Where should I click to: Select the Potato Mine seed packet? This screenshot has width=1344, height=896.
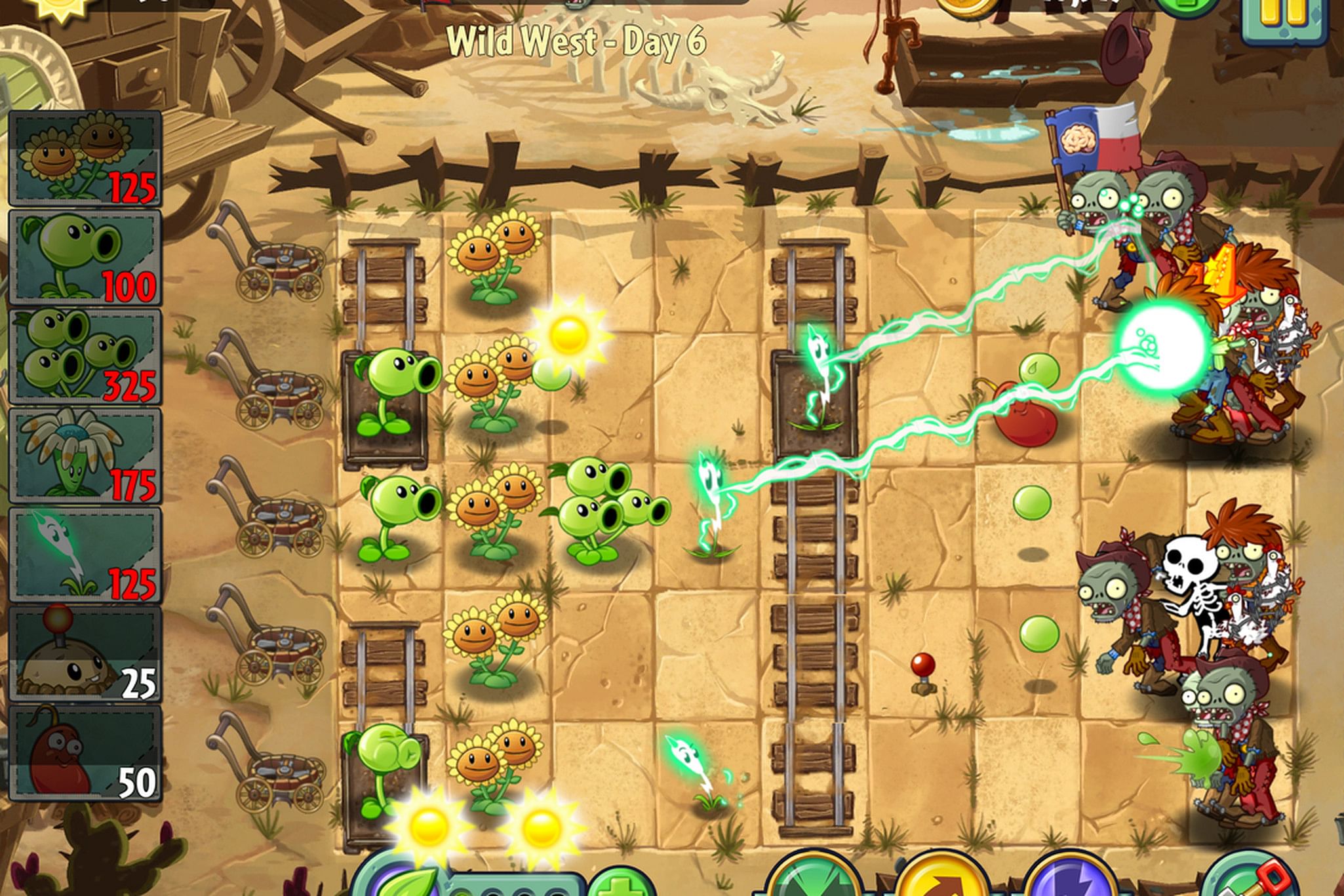tap(85, 654)
